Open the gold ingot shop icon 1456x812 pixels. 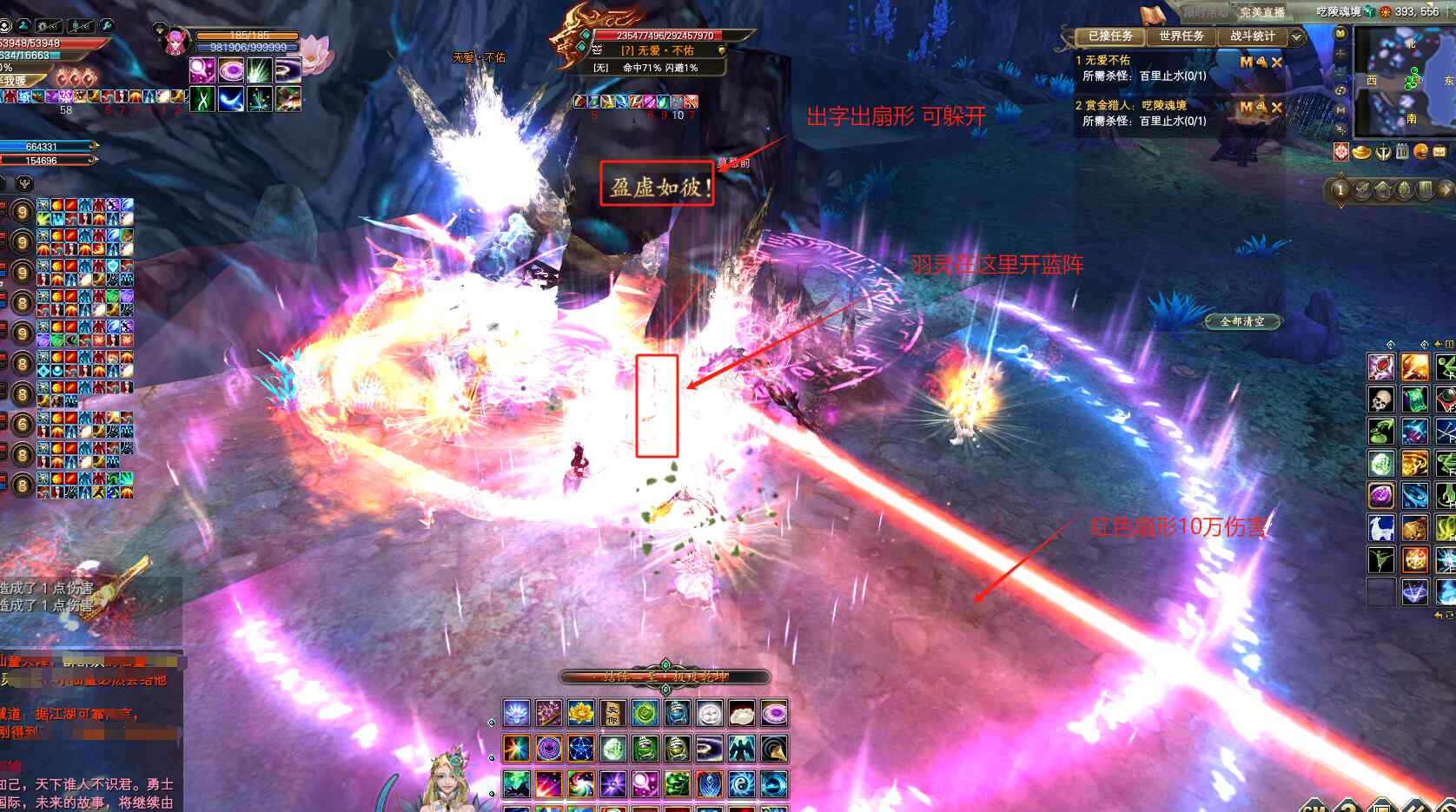pyautogui.click(x=1362, y=153)
